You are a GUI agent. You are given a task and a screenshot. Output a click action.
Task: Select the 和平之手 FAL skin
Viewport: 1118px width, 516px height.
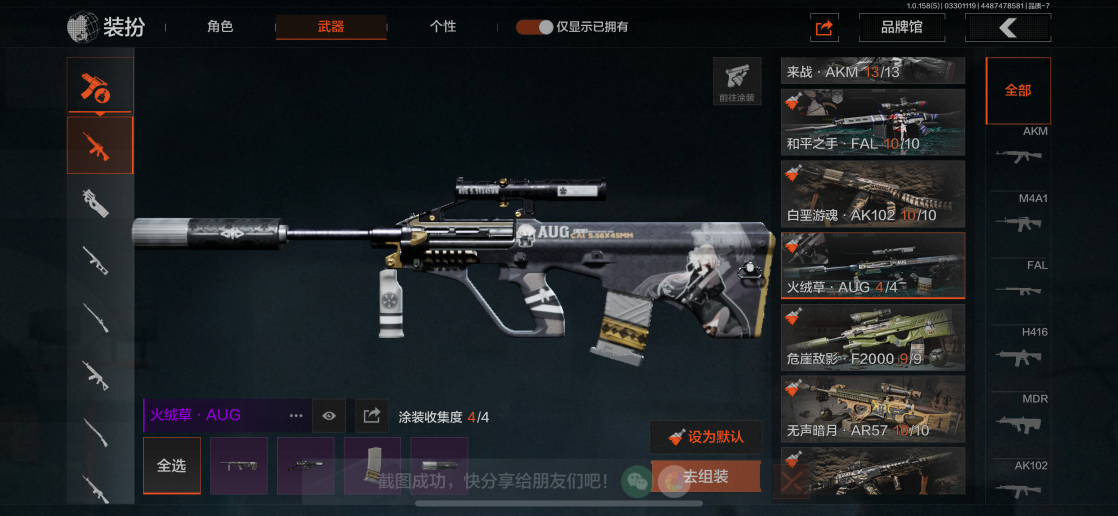click(873, 122)
